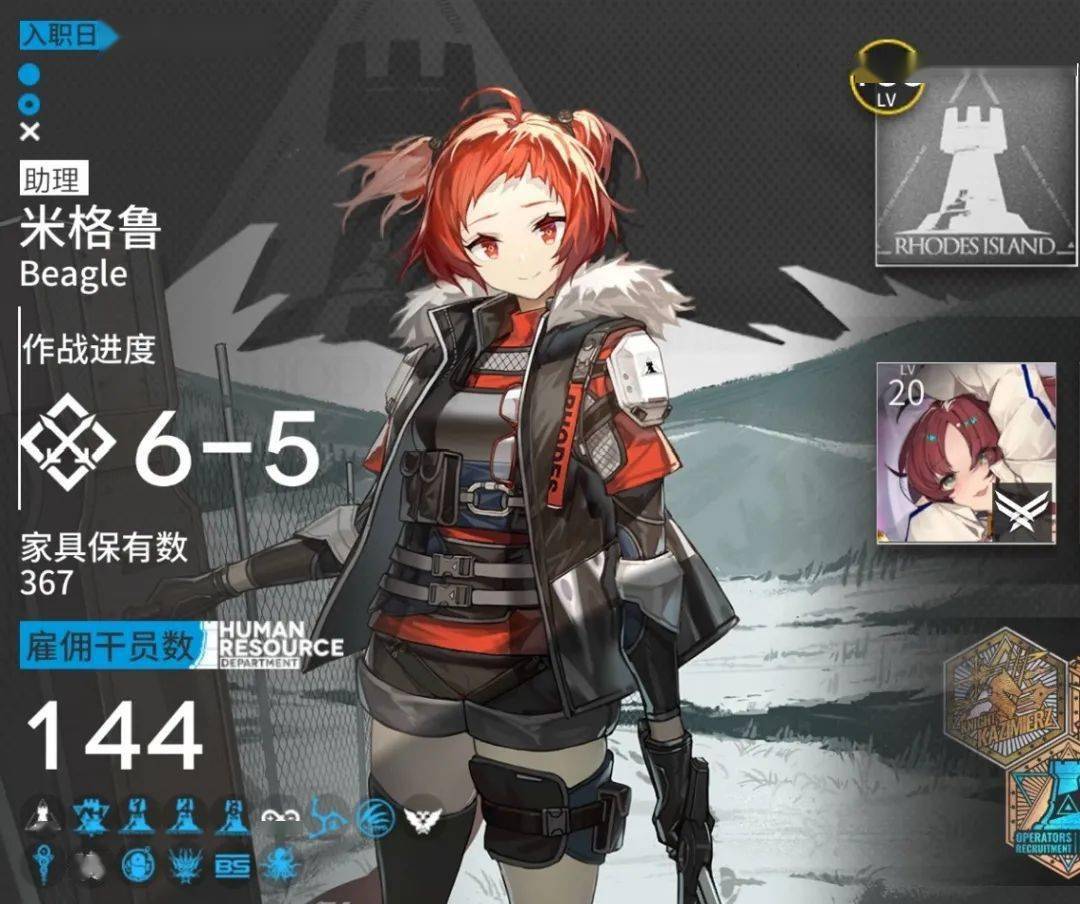Select the 助理 assistant label
The image size is (1080, 904).
(x=52, y=181)
